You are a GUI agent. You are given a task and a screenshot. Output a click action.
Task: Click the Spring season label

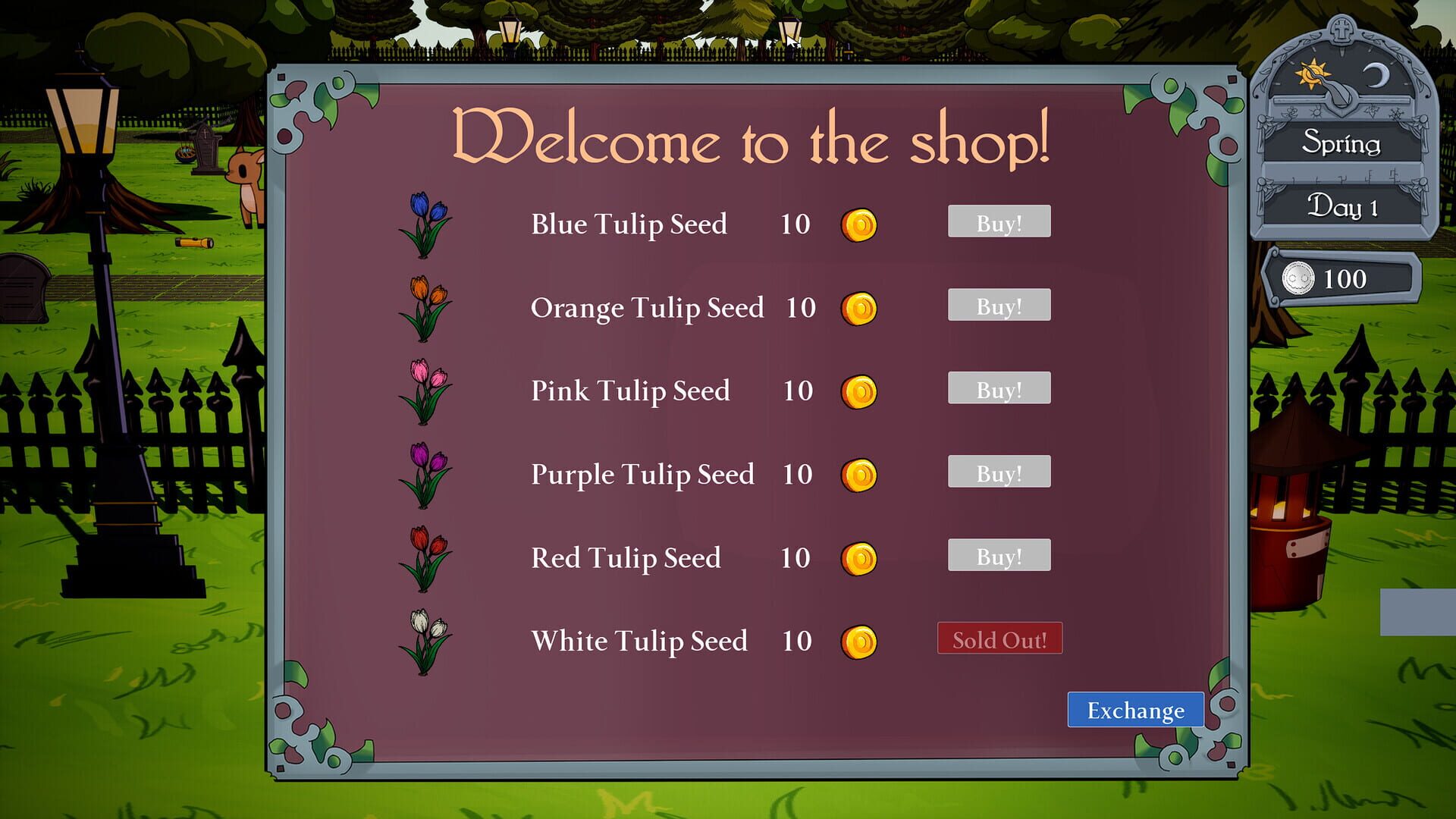[1342, 143]
